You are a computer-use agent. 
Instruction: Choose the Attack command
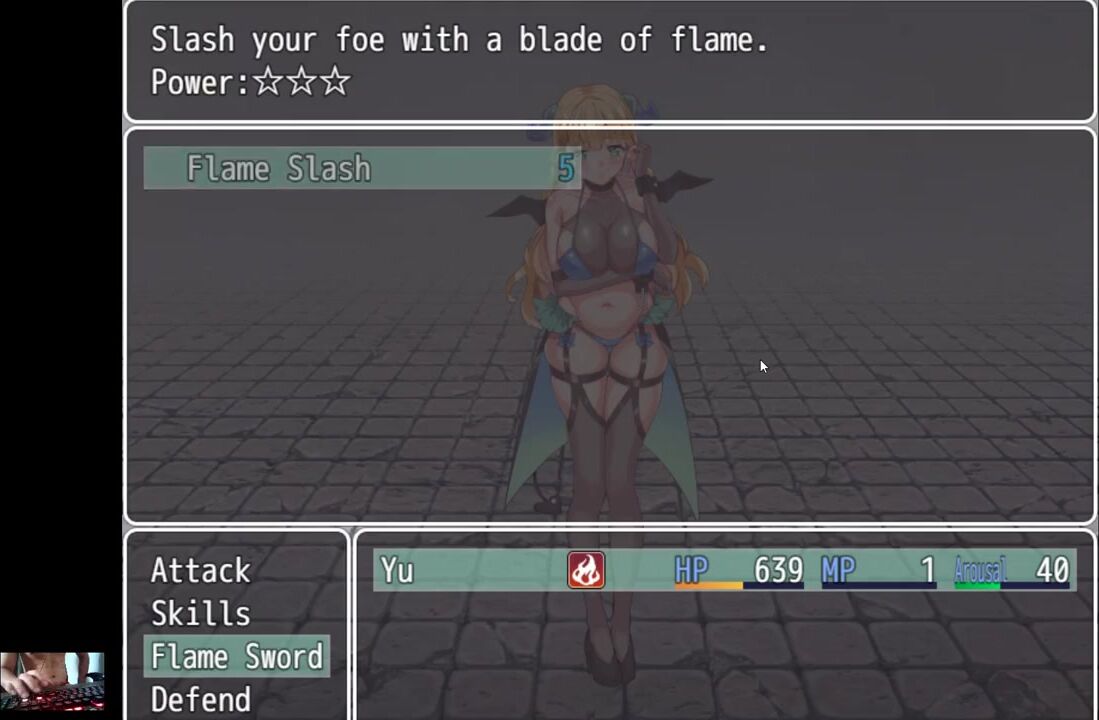point(200,570)
